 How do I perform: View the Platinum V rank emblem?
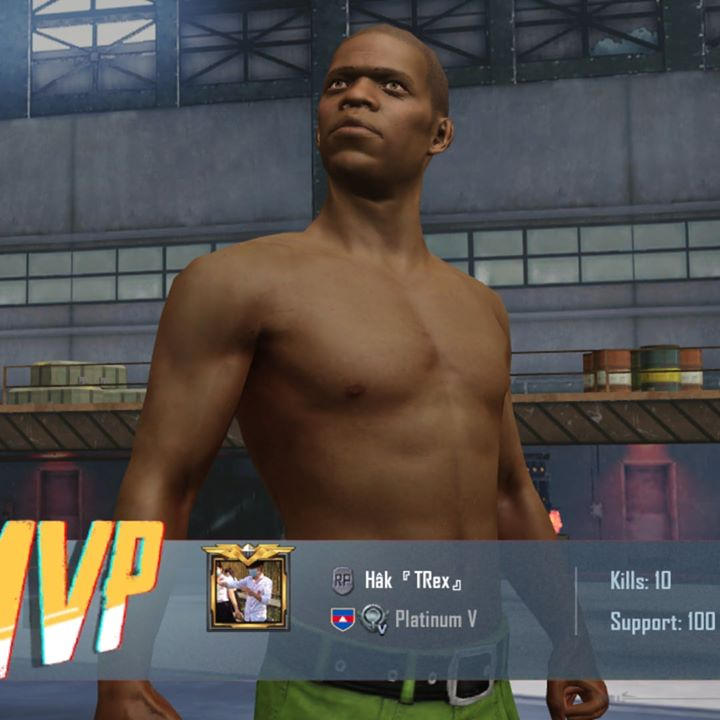(x=375, y=619)
